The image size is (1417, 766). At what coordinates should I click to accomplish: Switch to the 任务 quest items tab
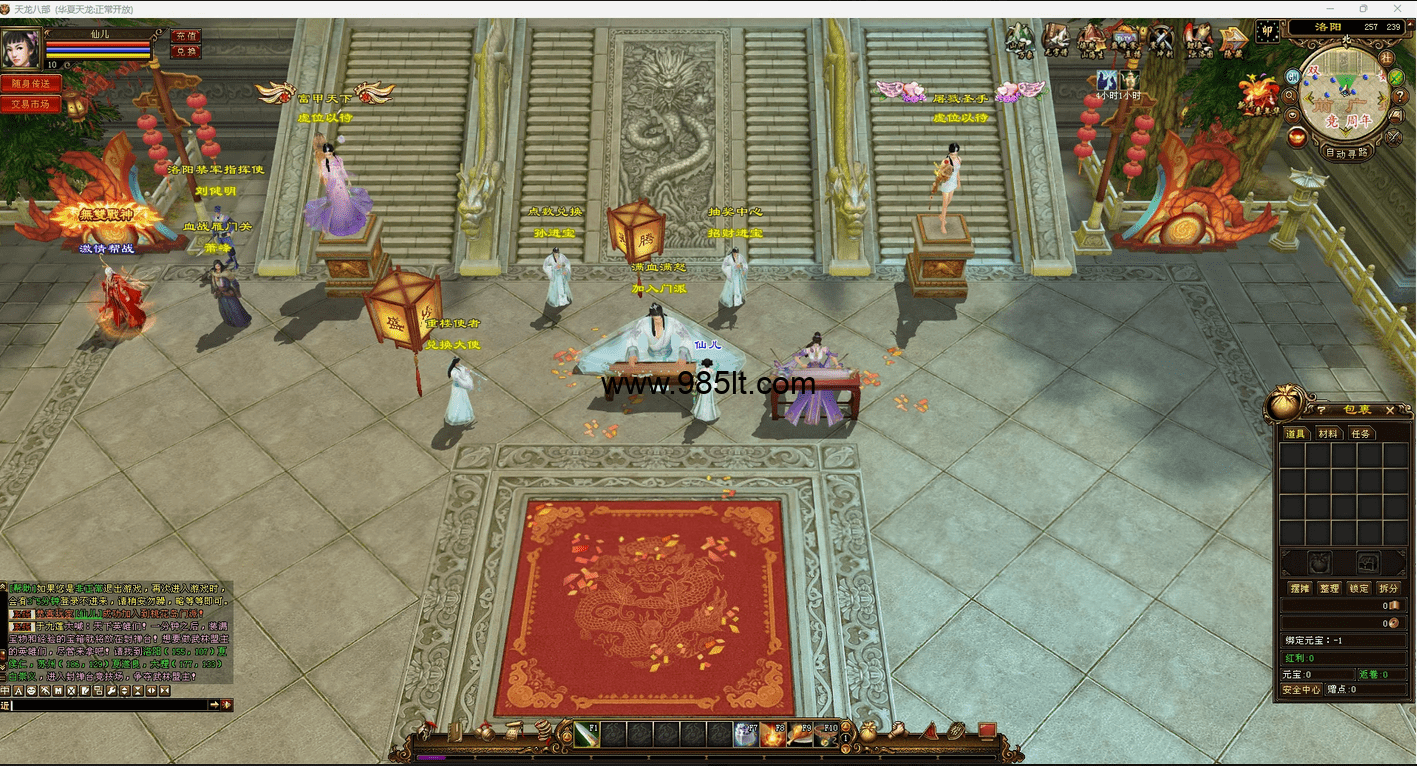[x=1360, y=434]
